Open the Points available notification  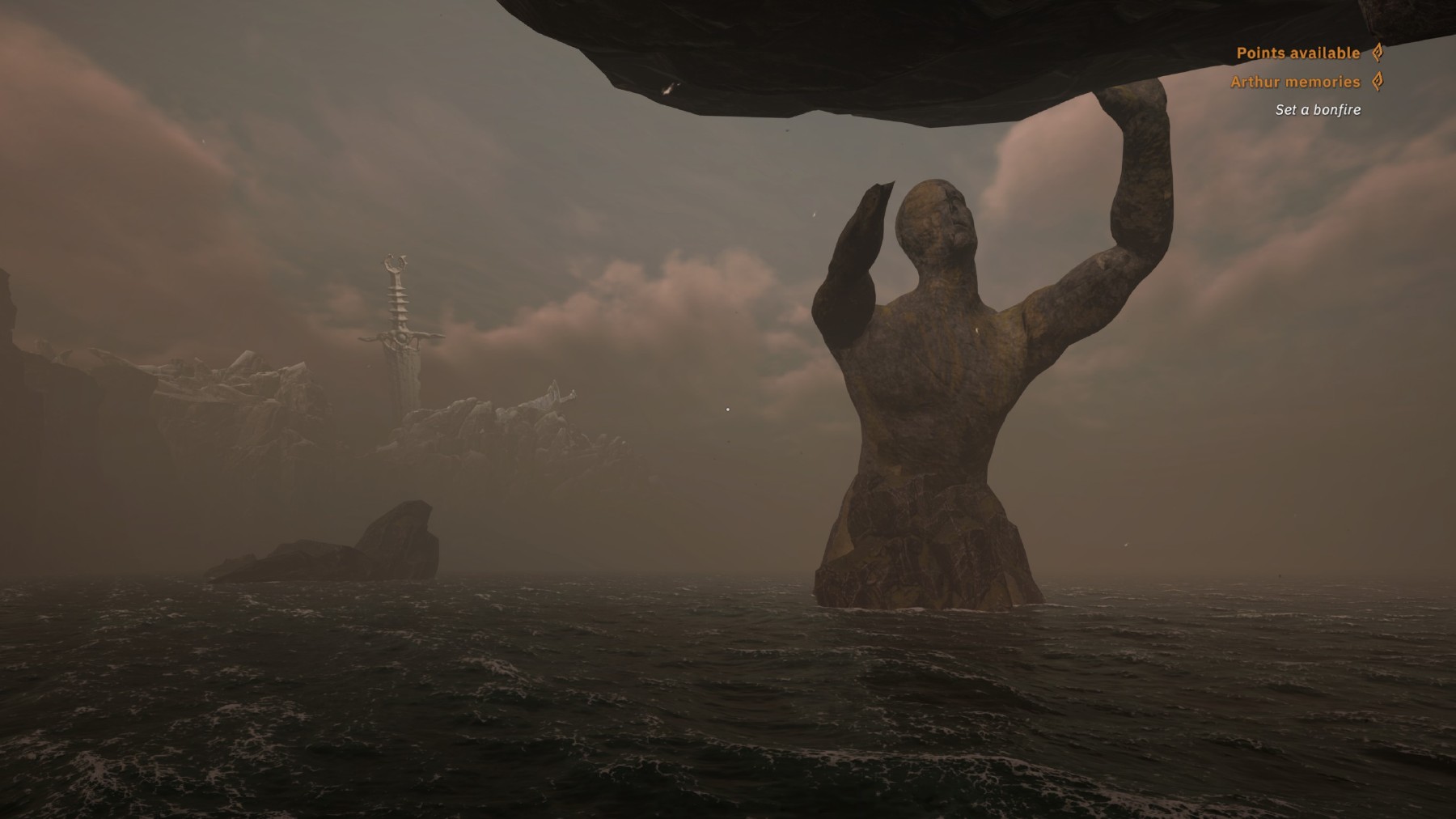pos(1298,53)
